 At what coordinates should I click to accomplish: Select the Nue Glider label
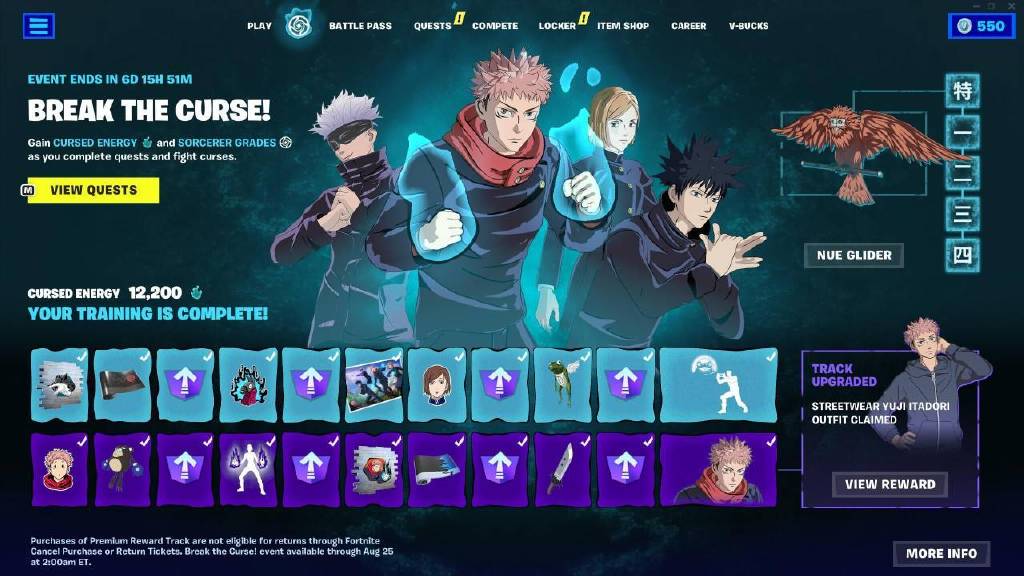coord(854,255)
